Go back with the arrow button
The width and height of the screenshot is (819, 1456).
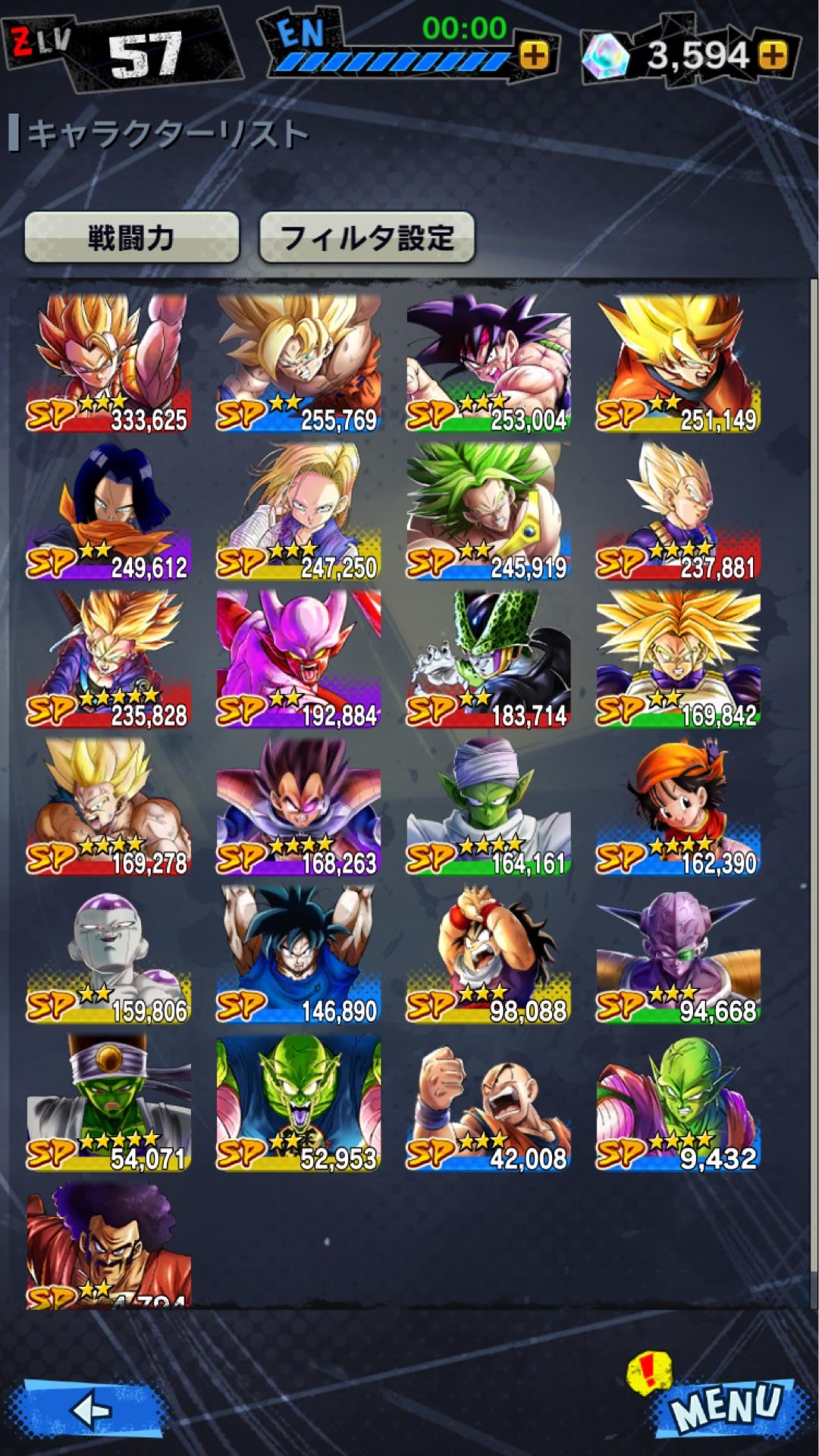point(91,1410)
